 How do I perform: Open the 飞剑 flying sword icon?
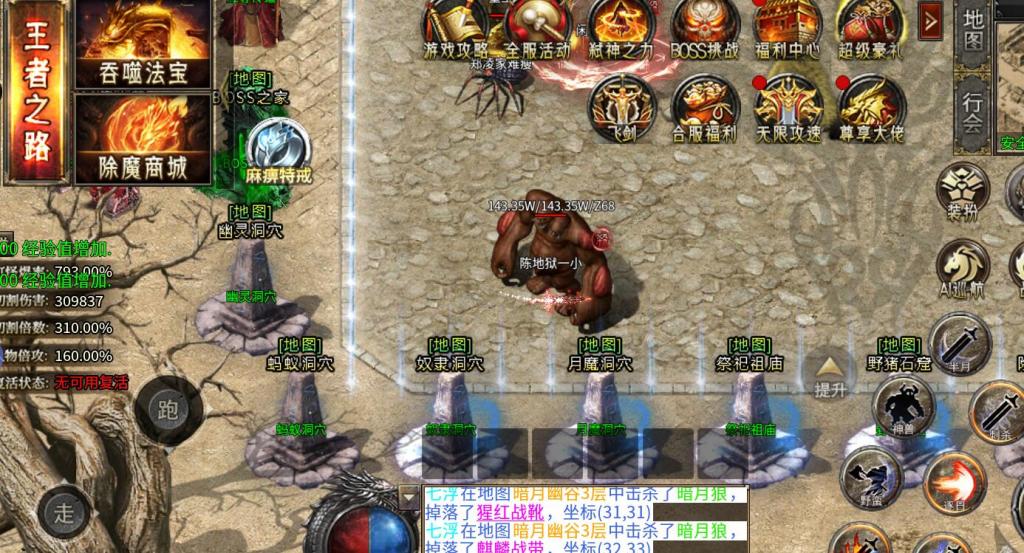coord(622,108)
